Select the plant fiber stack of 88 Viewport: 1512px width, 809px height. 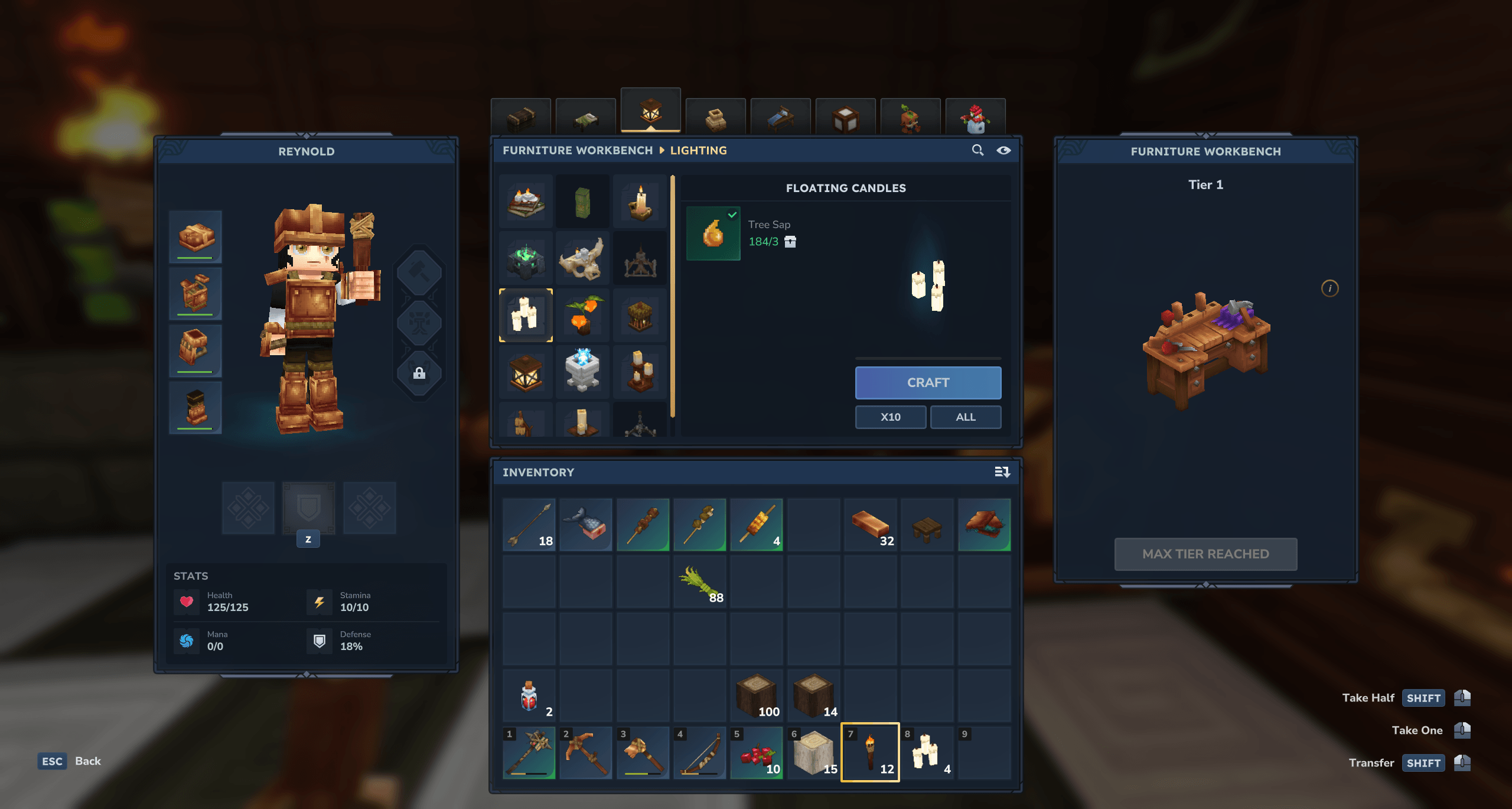click(x=700, y=581)
